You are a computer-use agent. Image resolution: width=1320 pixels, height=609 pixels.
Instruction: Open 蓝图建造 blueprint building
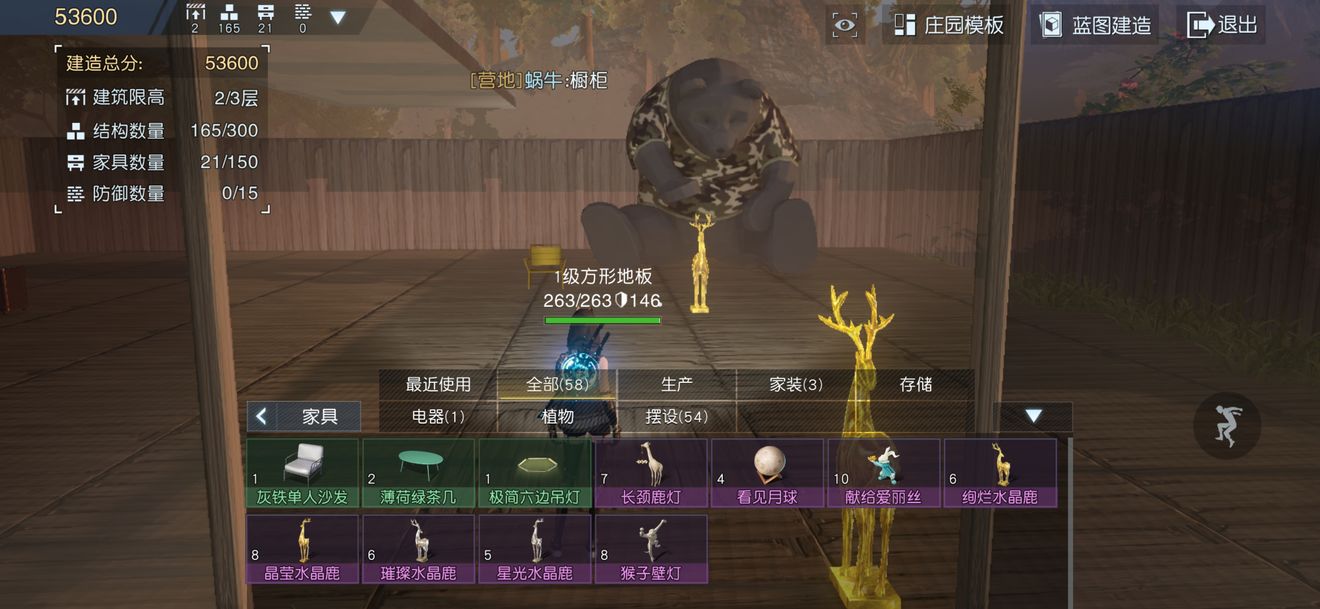click(1095, 25)
